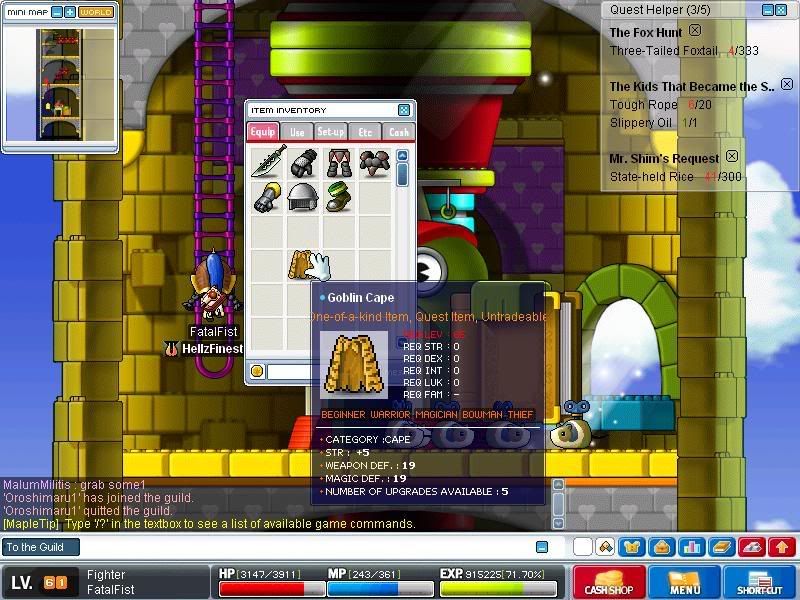Image resolution: width=800 pixels, height=600 pixels.
Task: Click the chat input field
Action: coord(300,547)
